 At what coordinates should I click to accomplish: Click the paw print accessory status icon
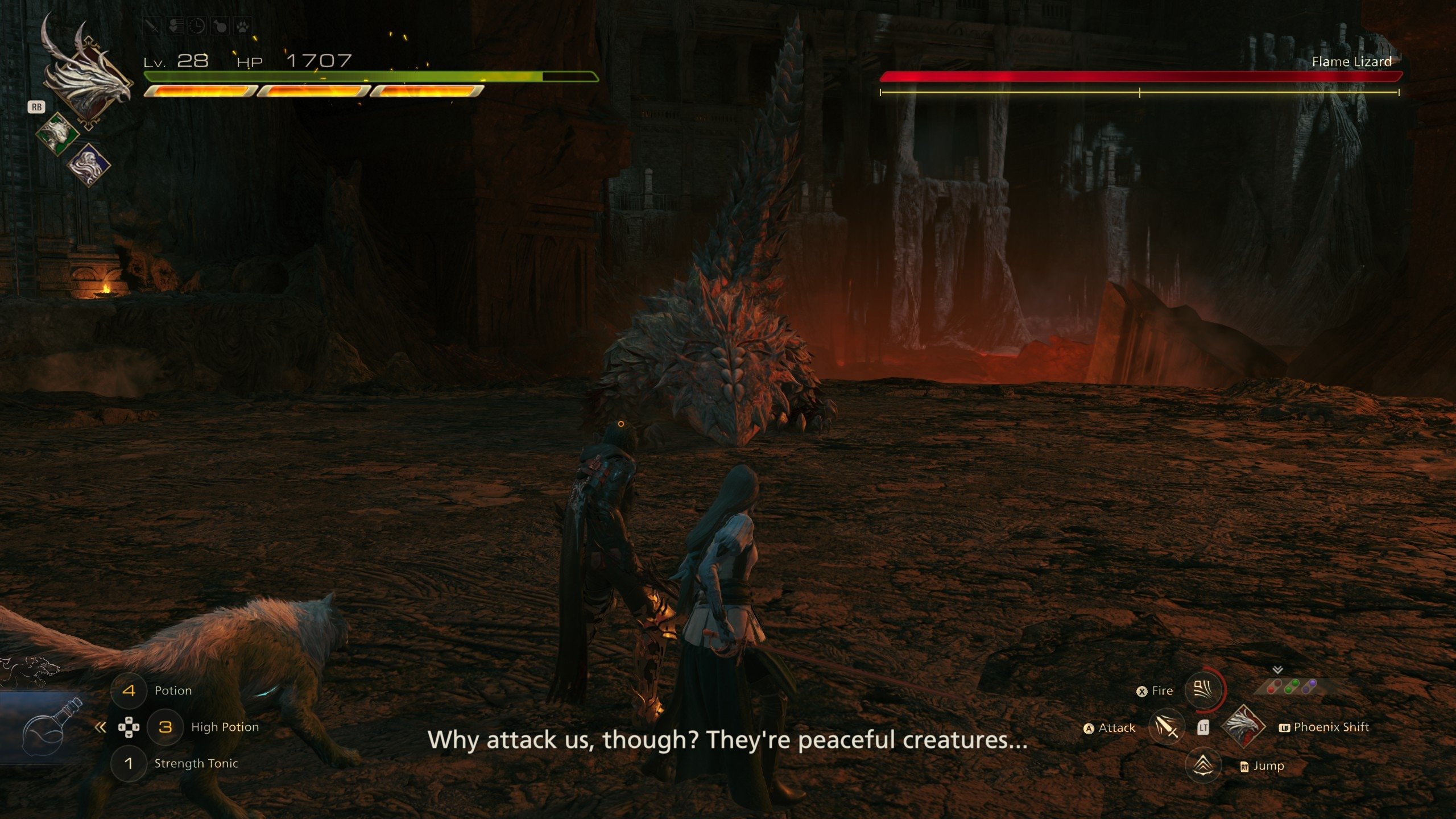pyautogui.click(x=242, y=26)
